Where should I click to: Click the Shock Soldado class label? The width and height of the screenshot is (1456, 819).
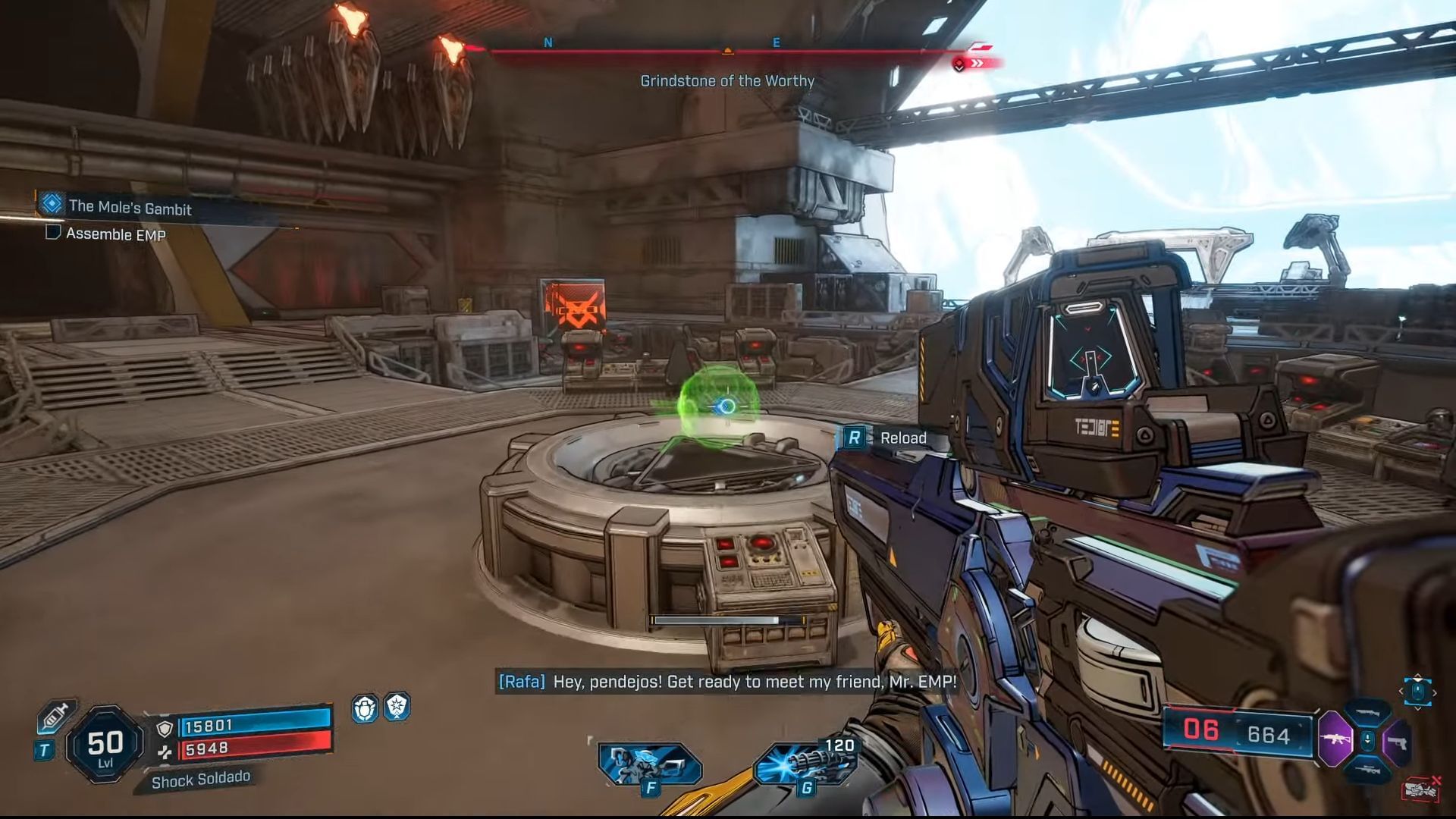pos(200,780)
